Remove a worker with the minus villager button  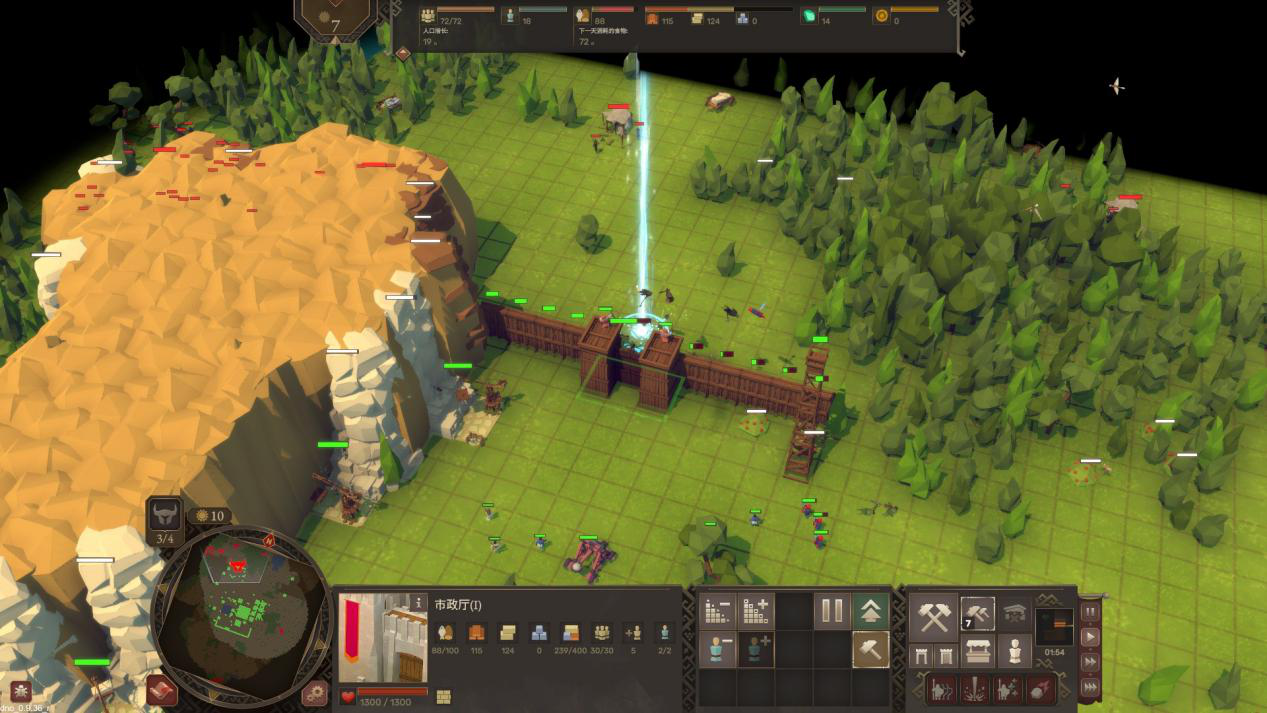point(717,650)
